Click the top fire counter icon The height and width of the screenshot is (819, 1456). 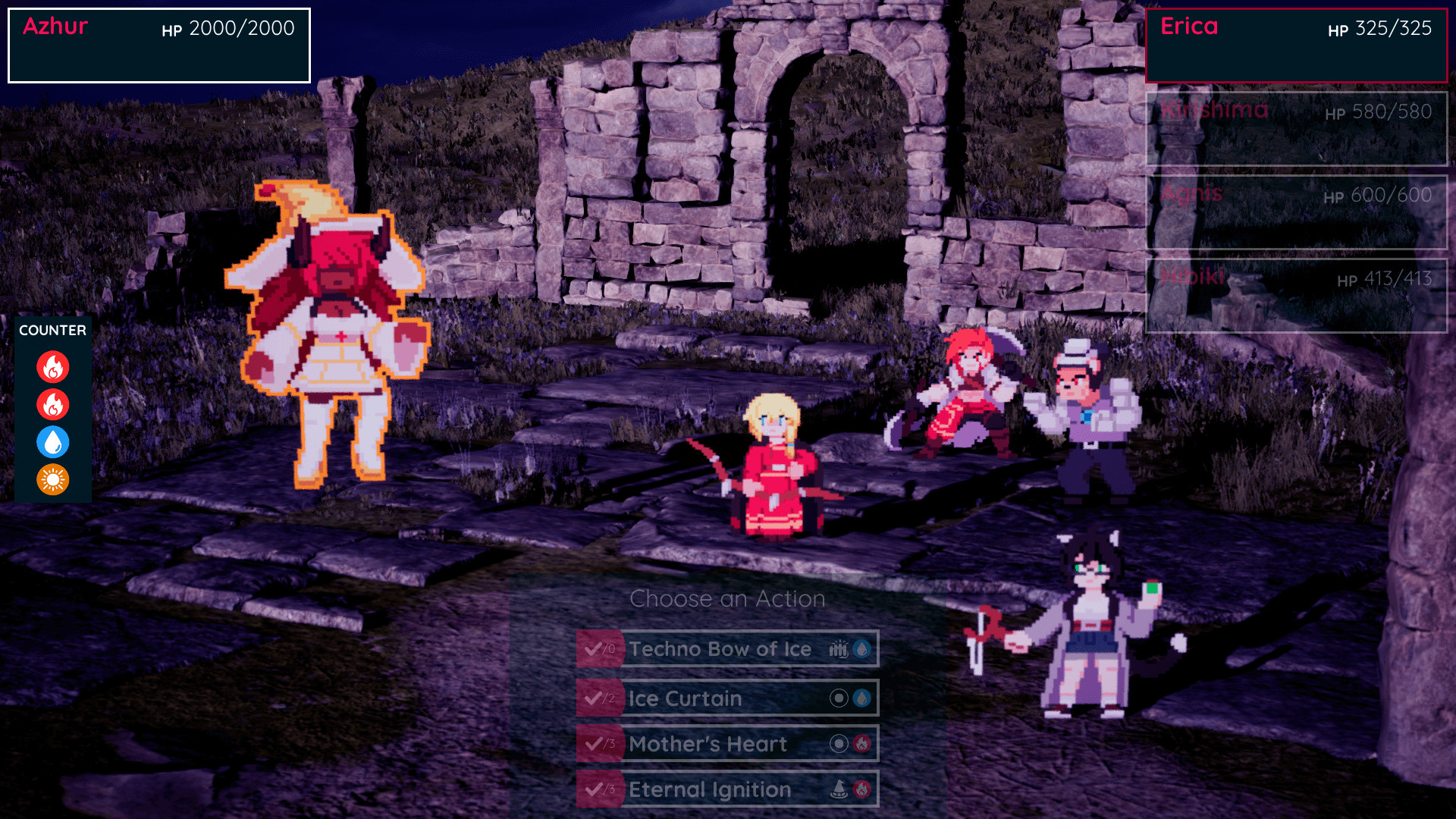[x=53, y=366]
